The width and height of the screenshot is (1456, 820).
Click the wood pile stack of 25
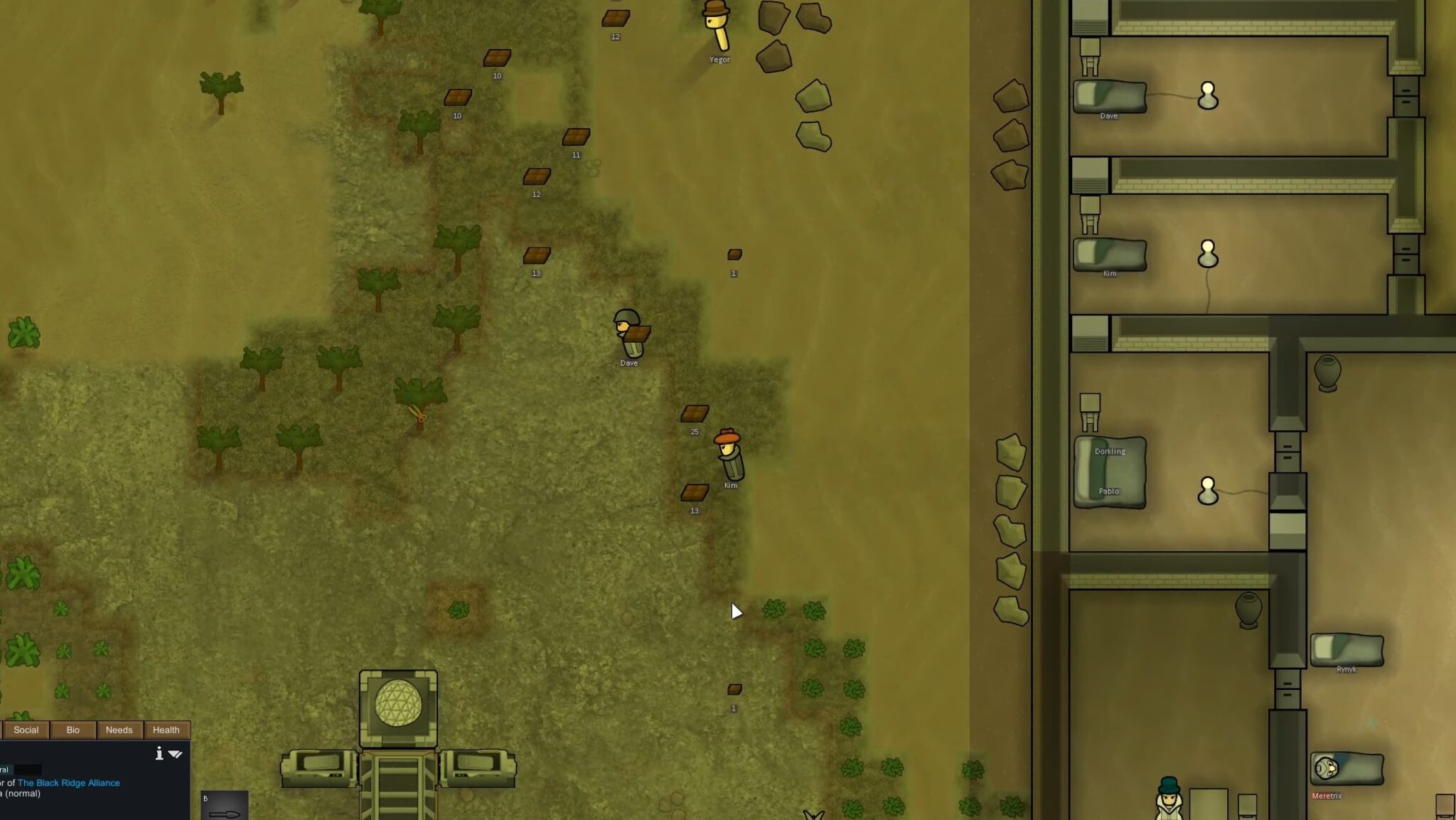(693, 412)
